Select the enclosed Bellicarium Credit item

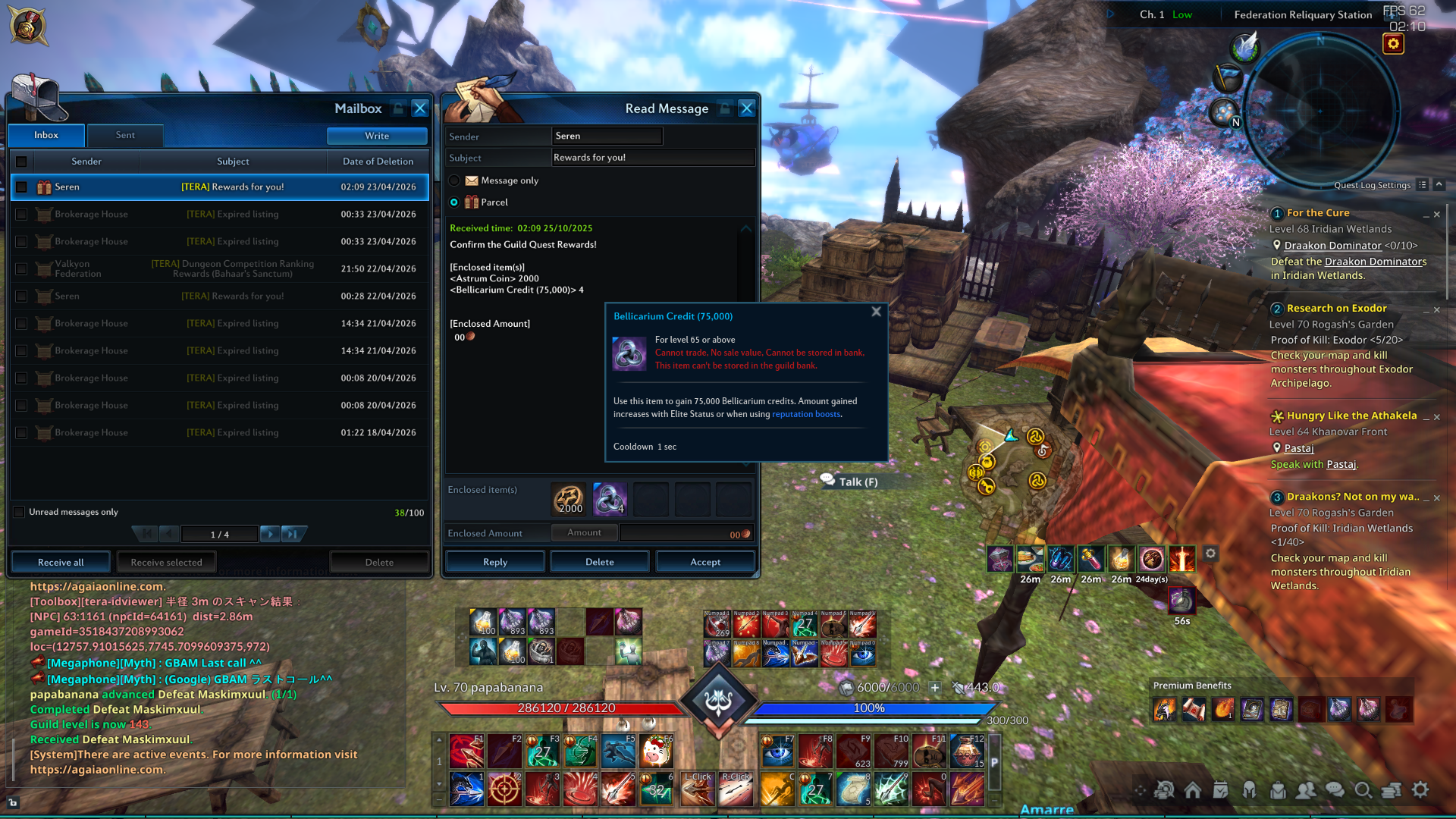tap(610, 499)
